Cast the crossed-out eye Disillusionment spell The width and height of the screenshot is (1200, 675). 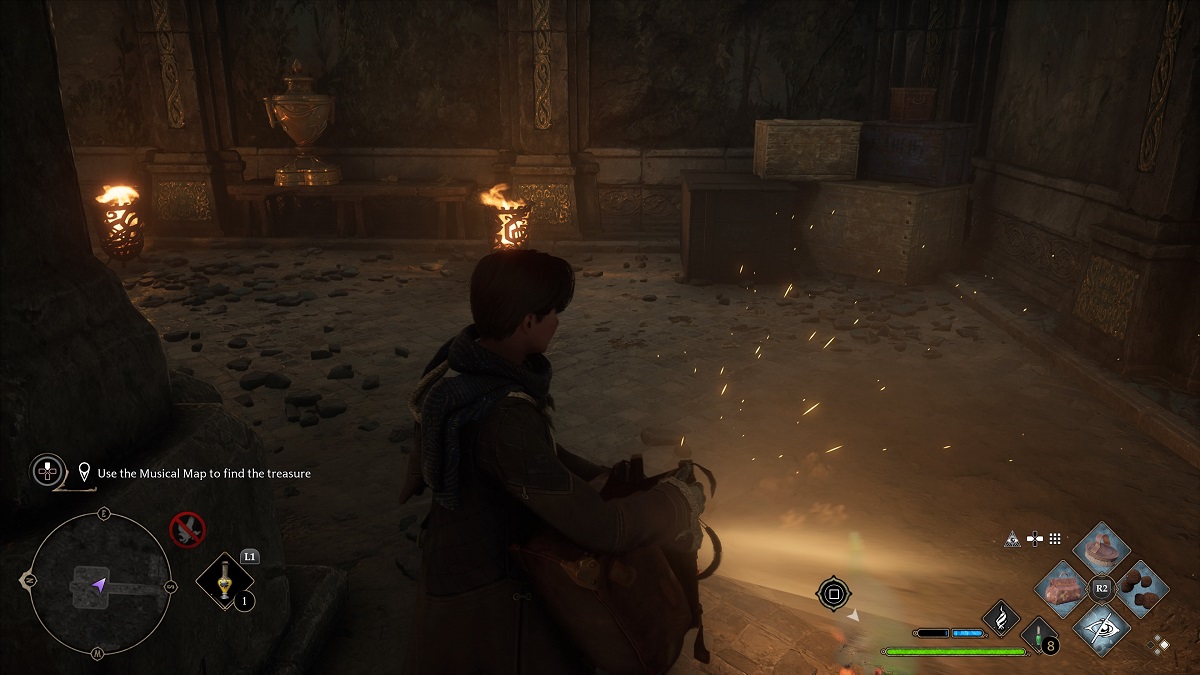click(x=1101, y=627)
